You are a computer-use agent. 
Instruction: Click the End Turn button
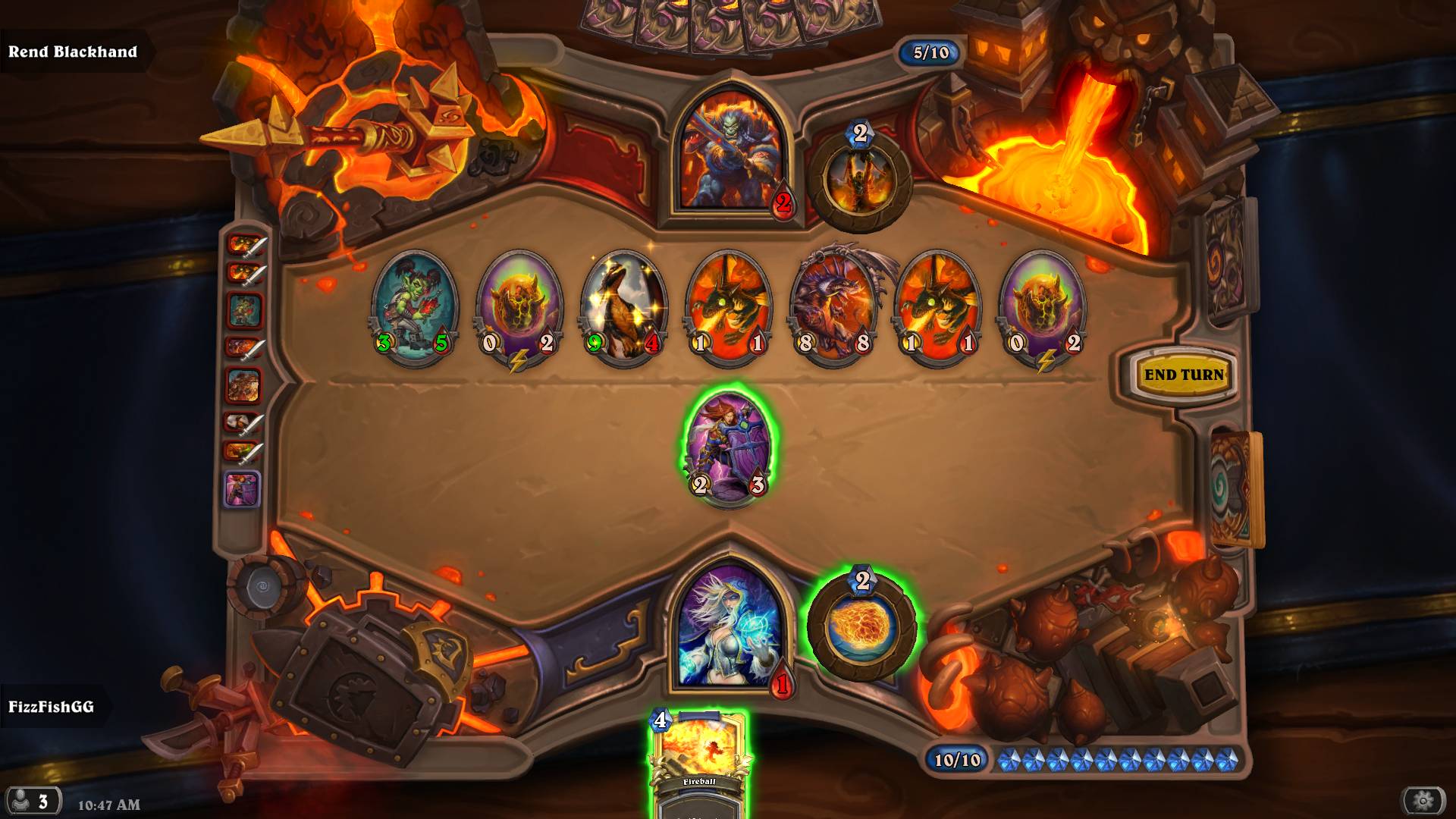click(1183, 375)
